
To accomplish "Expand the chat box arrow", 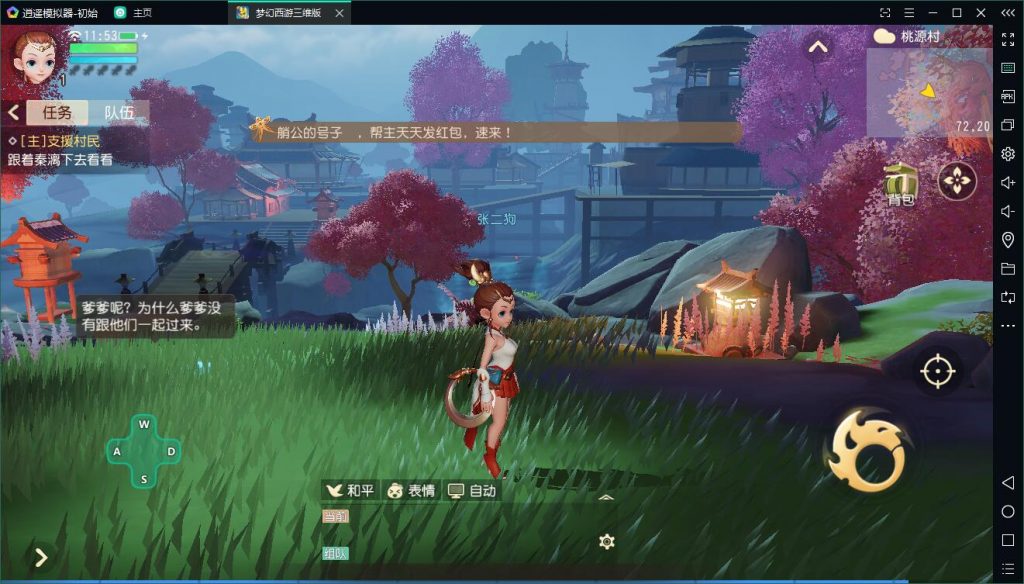I will tap(605, 496).
